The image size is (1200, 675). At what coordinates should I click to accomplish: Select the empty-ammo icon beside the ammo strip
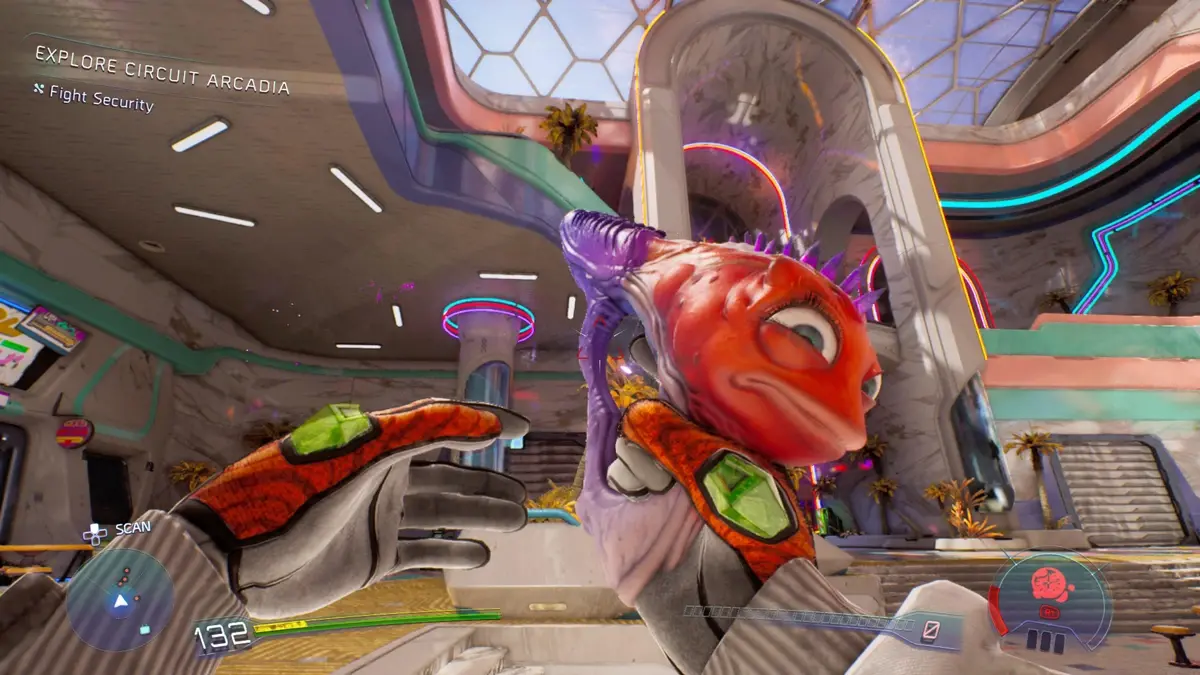click(x=932, y=629)
